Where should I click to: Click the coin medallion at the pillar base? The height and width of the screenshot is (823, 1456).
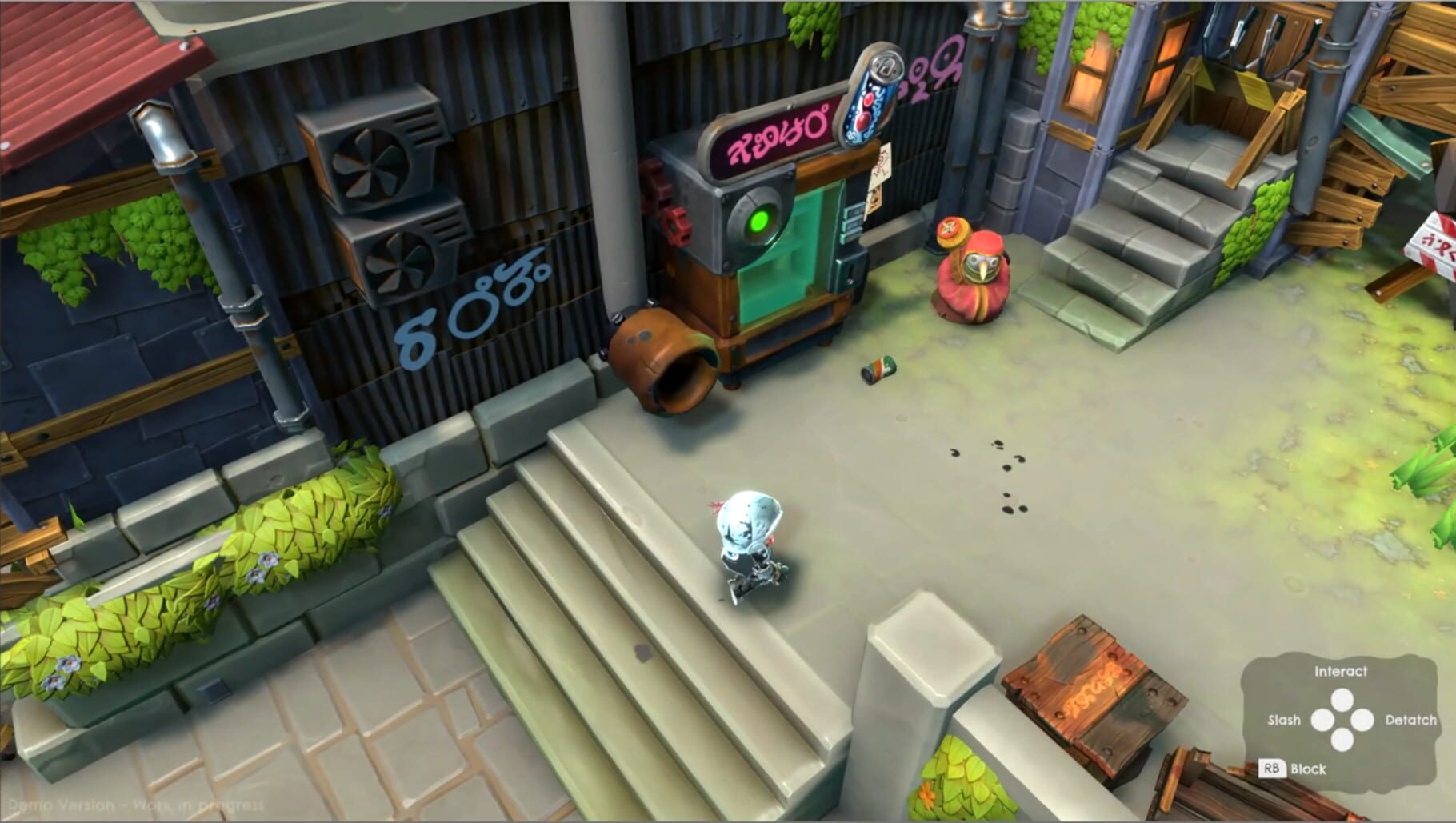click(949, 229)
